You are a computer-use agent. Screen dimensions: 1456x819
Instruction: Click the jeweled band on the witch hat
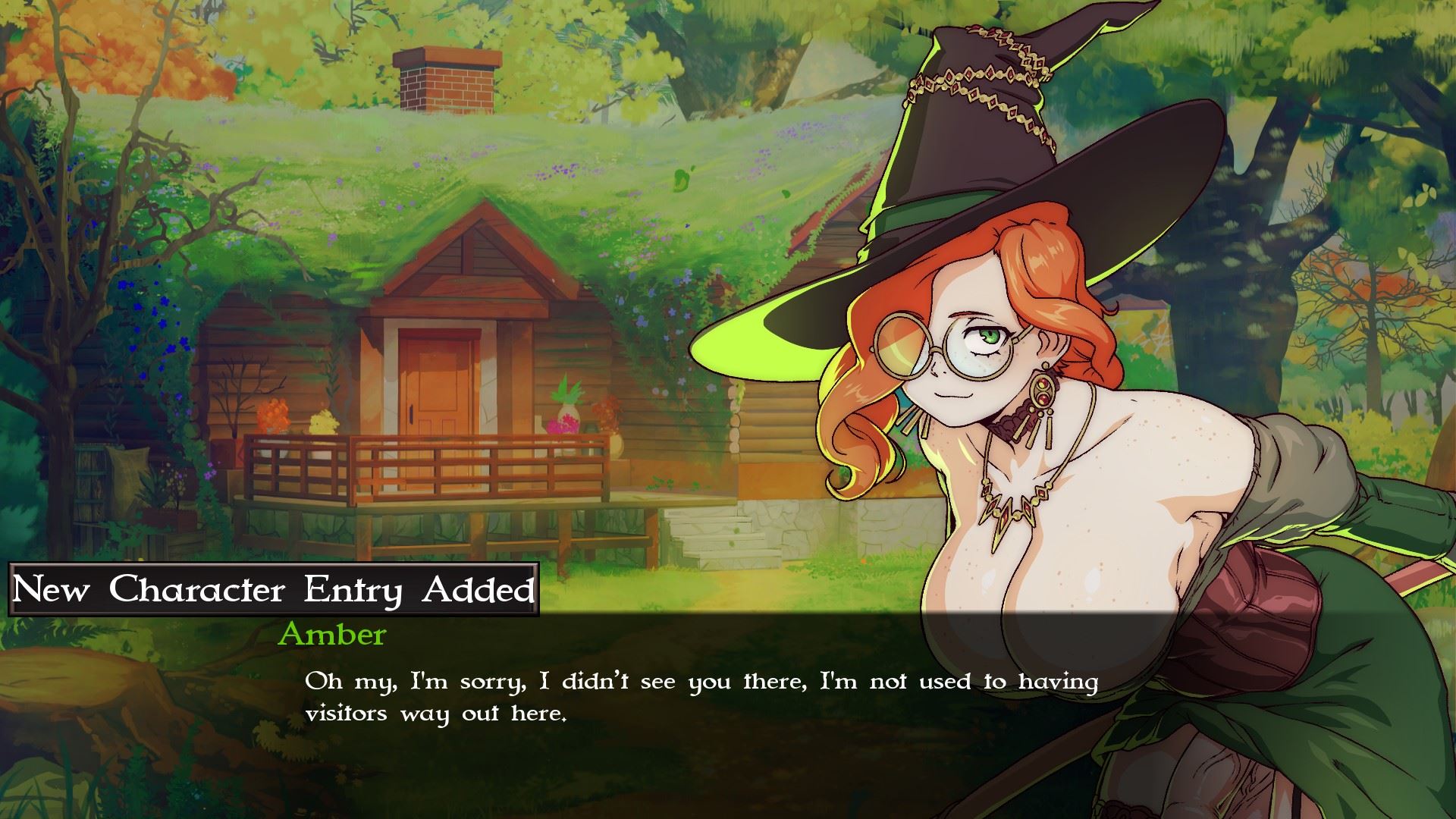(978, 76)
